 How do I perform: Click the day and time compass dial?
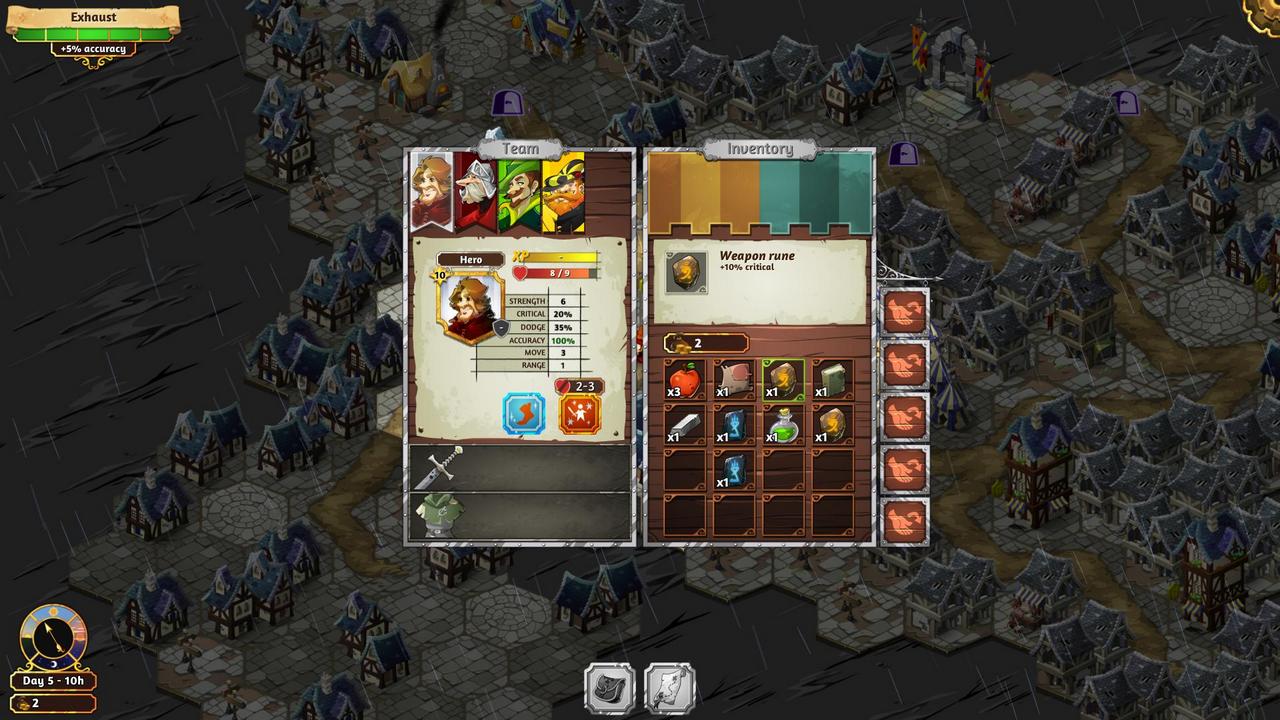point(53,637)
